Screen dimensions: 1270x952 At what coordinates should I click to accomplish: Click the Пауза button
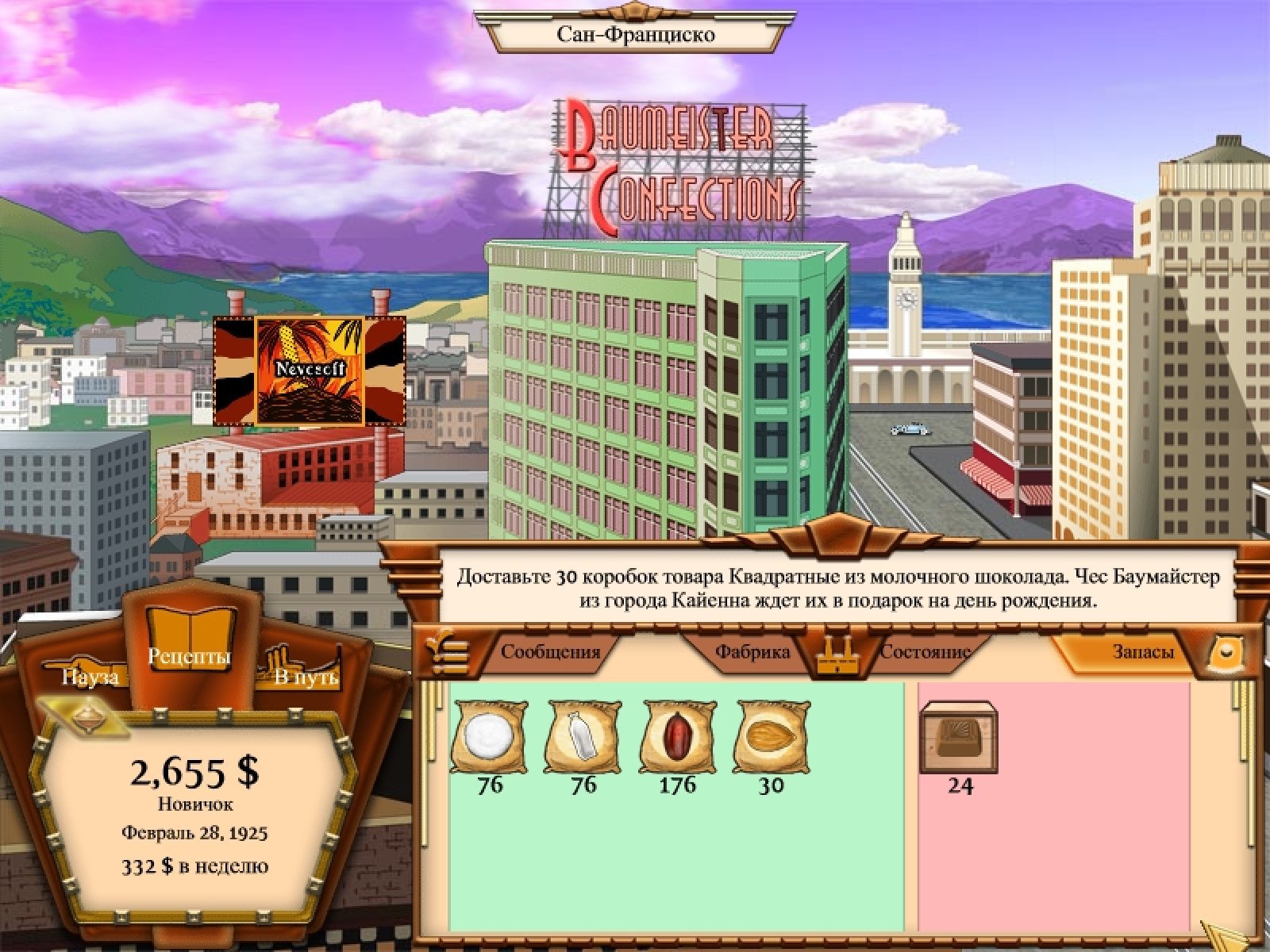[90, 675]
